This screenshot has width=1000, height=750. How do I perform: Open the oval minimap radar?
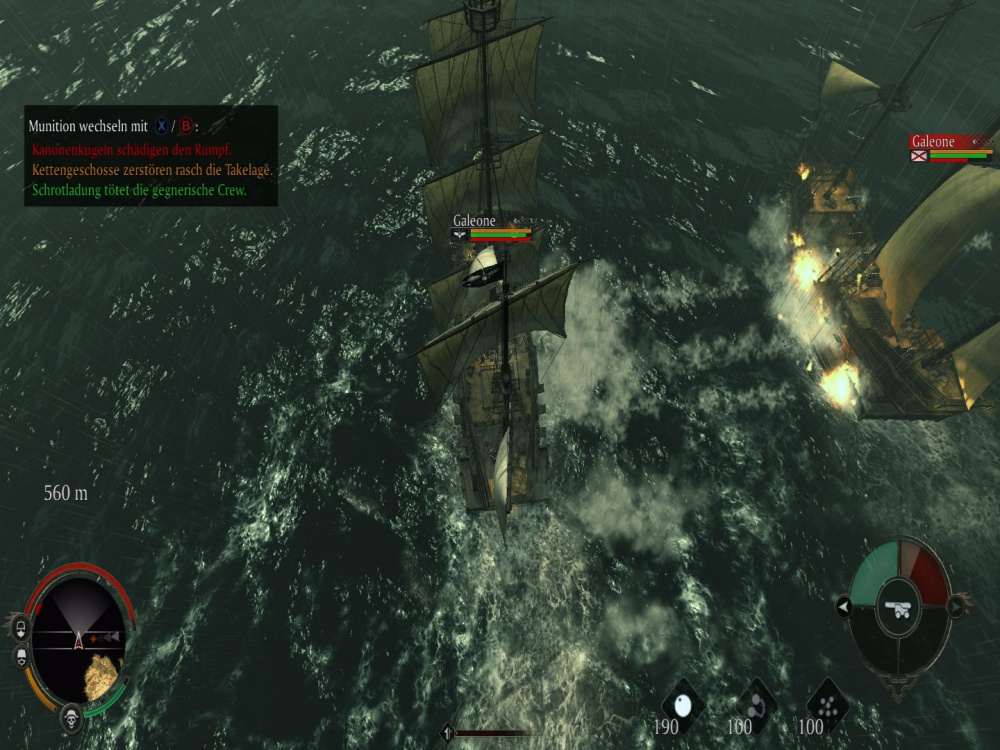[78, 638]
